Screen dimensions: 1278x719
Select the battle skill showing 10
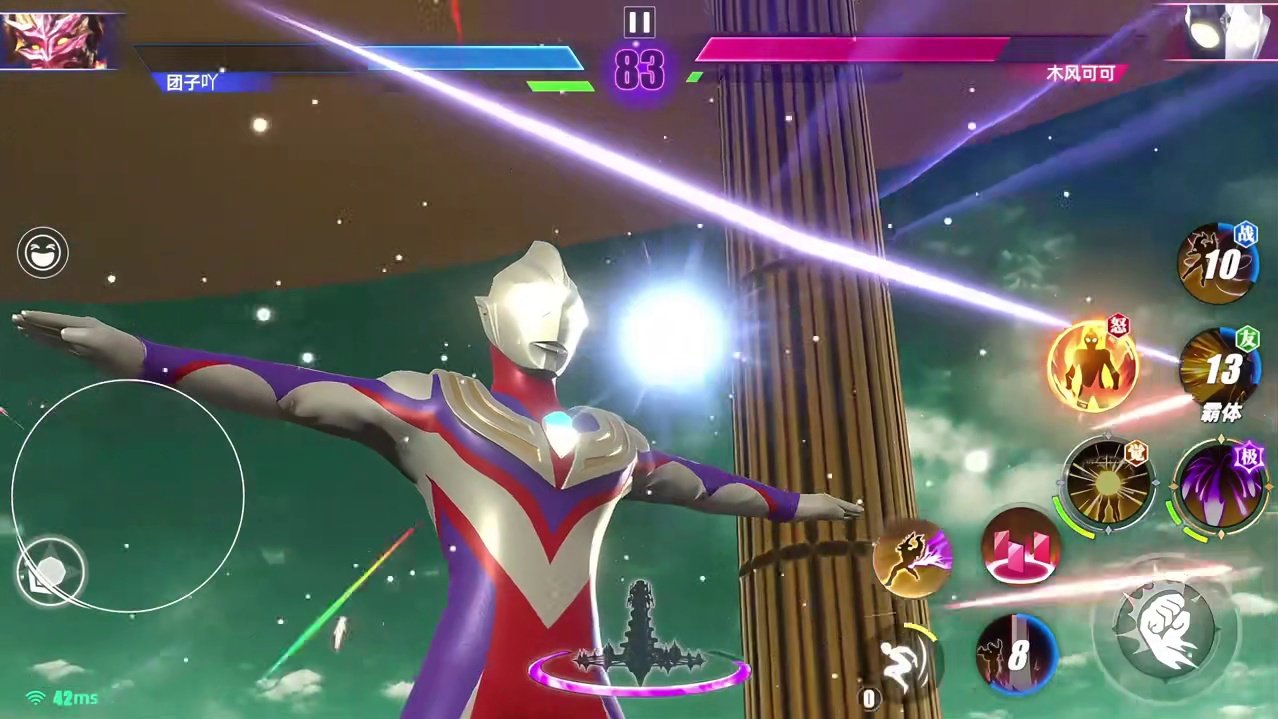(x=1217, y=264)
